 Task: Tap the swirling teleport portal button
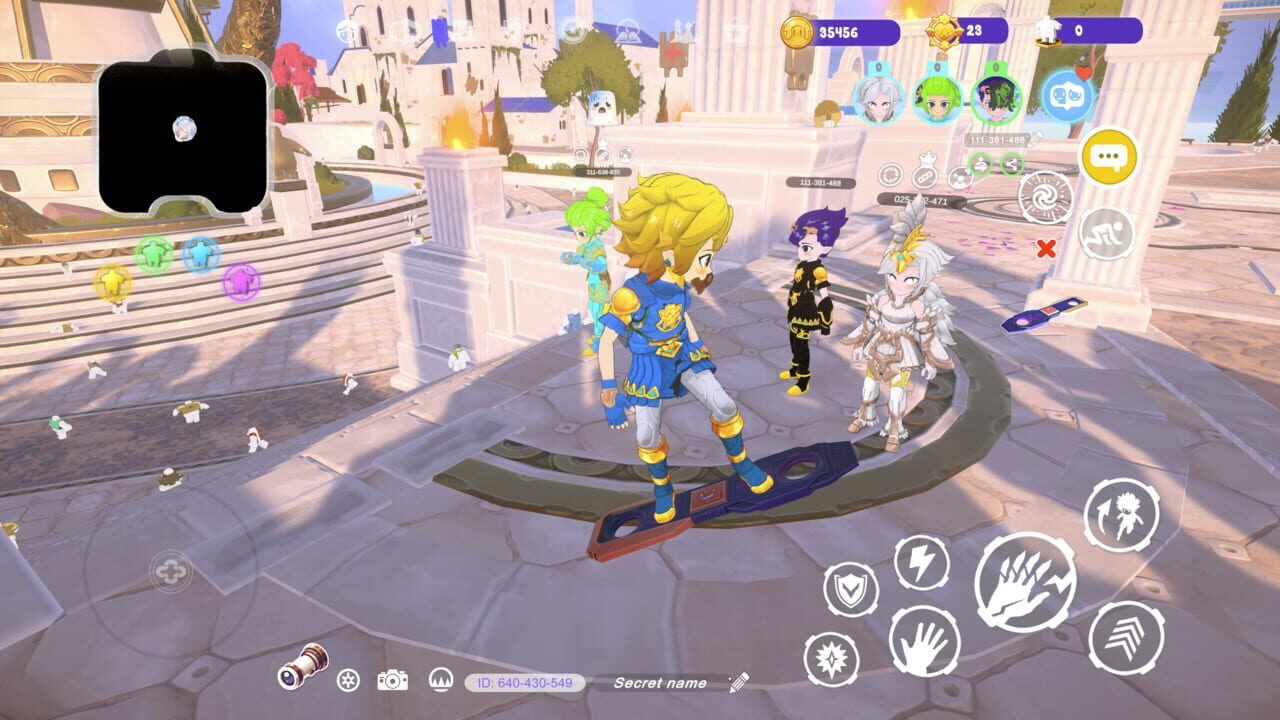[1044, 196]
